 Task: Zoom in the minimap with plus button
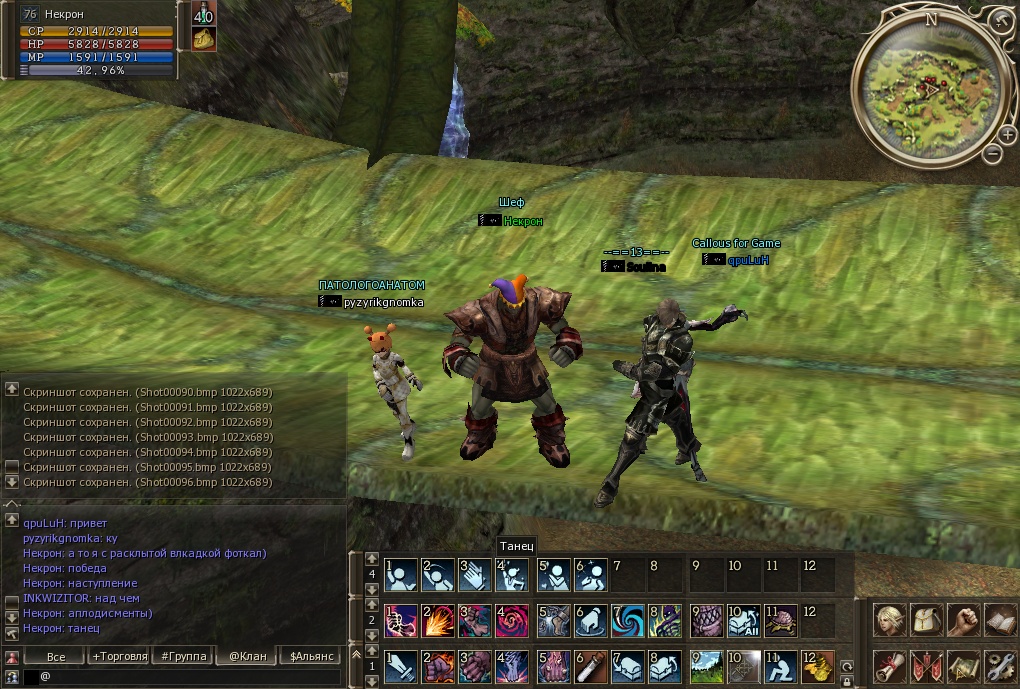click(1008, 132)
